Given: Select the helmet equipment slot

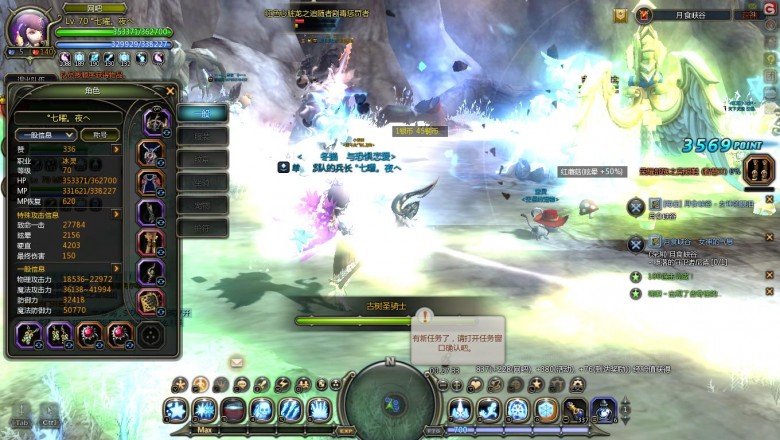Looking at the screenshot, I should pos(156,122).
